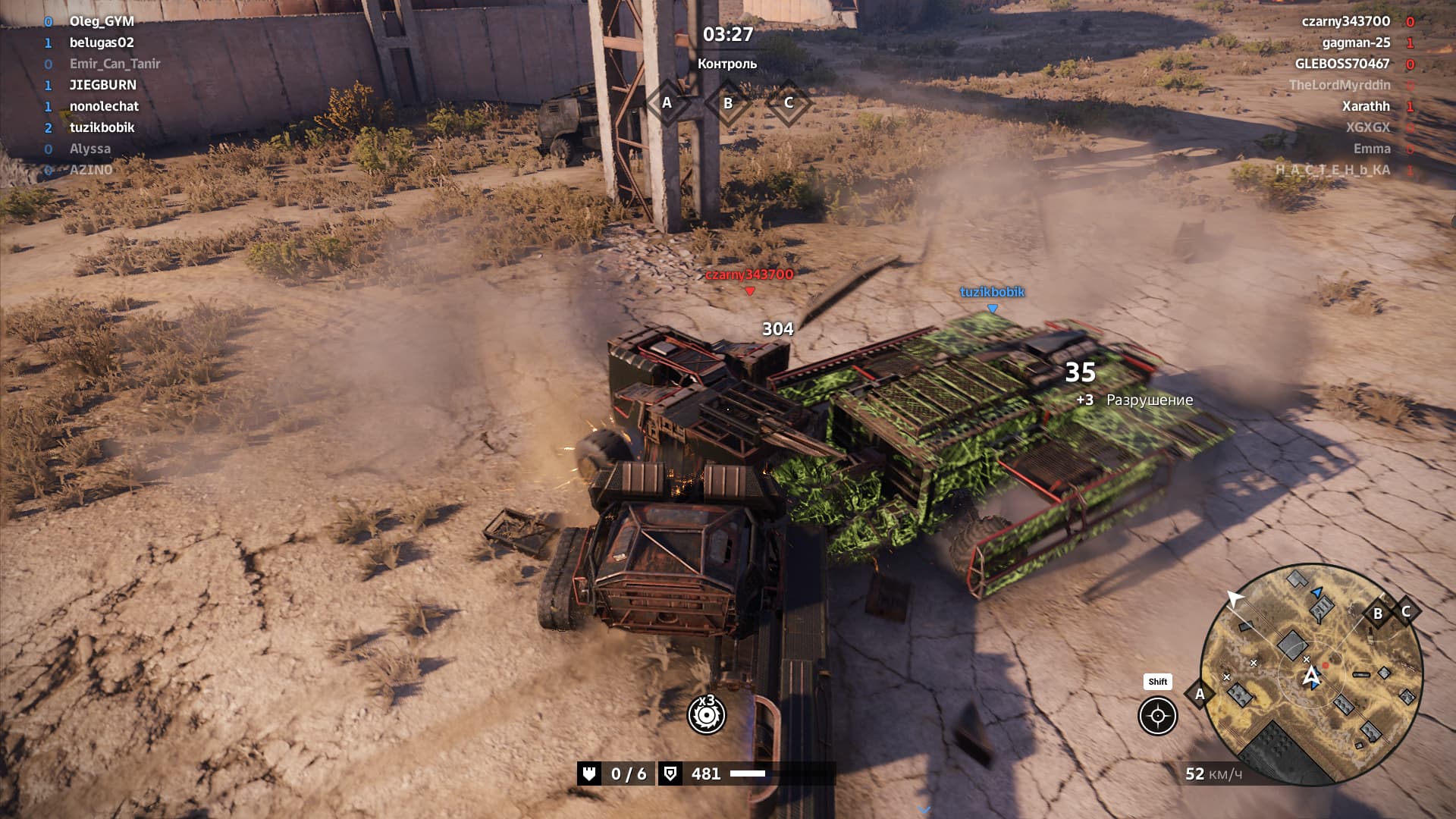Screen dimensions: 1456x819
Task: Click capture point A diamond indicator
Action: 667,102
